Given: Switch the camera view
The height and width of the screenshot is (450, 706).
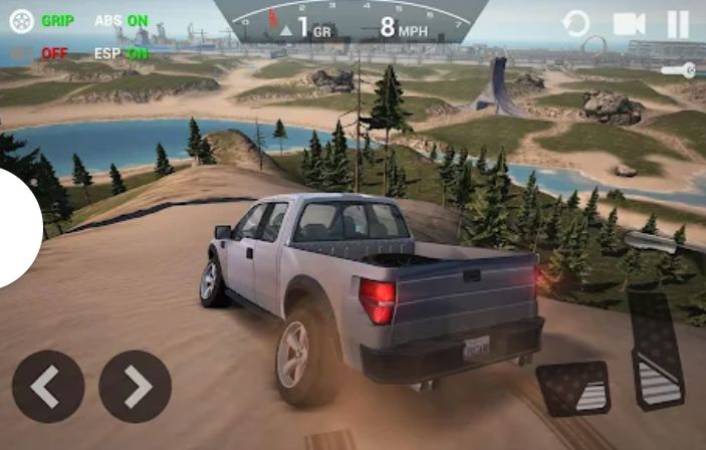Looking at the screenshot, I should 629,23.
